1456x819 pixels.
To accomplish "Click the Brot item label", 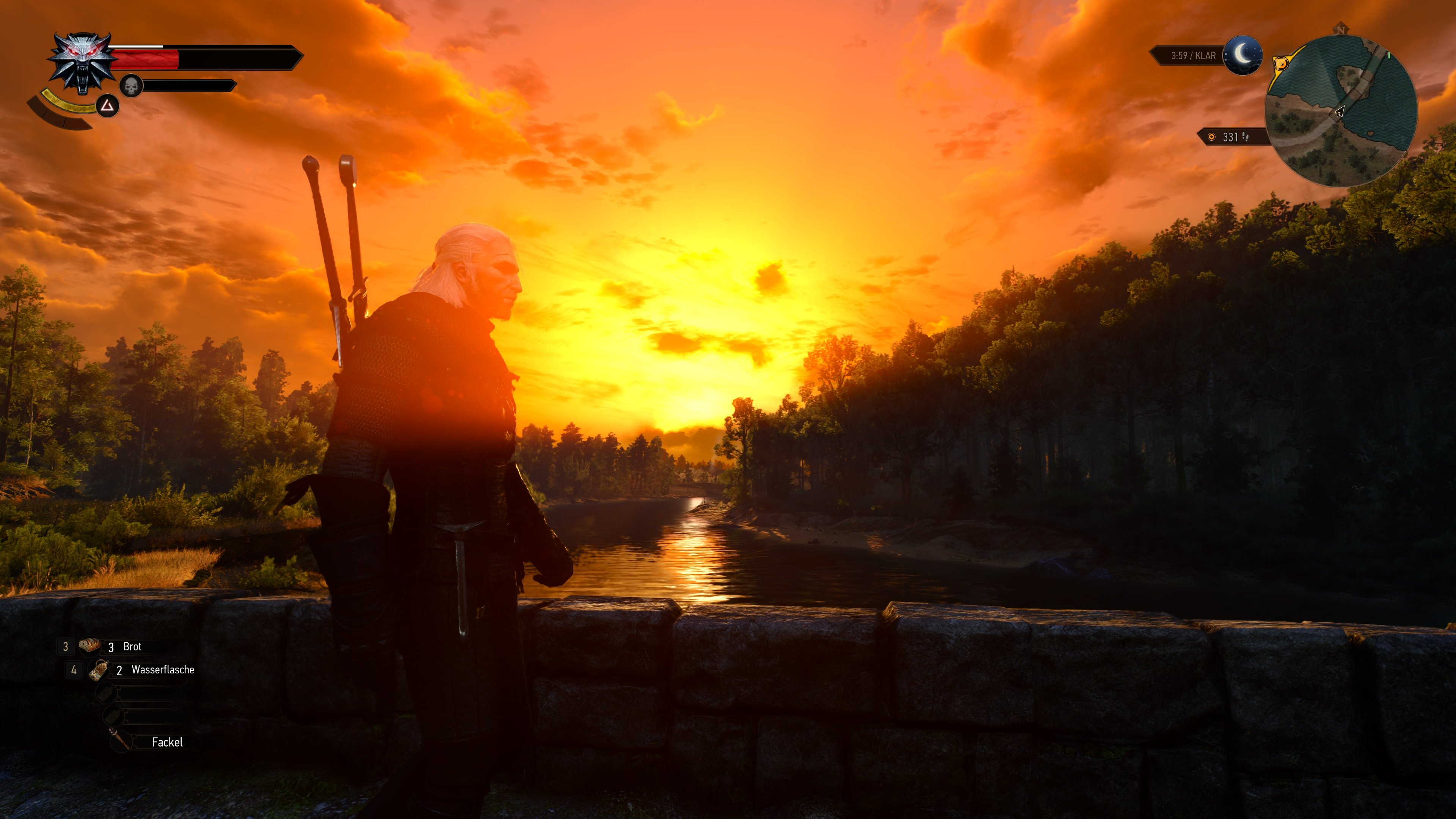I will [x=132, y=647].
